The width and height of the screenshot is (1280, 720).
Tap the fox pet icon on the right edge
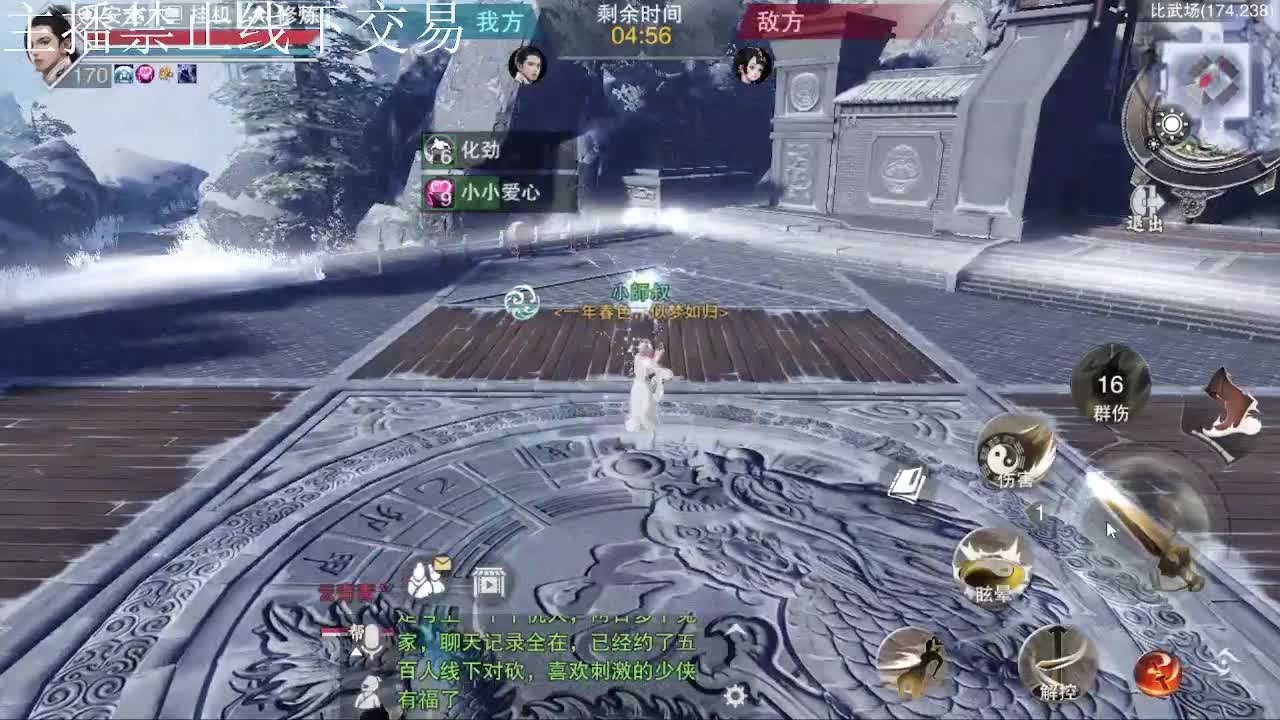[1231, 400]
